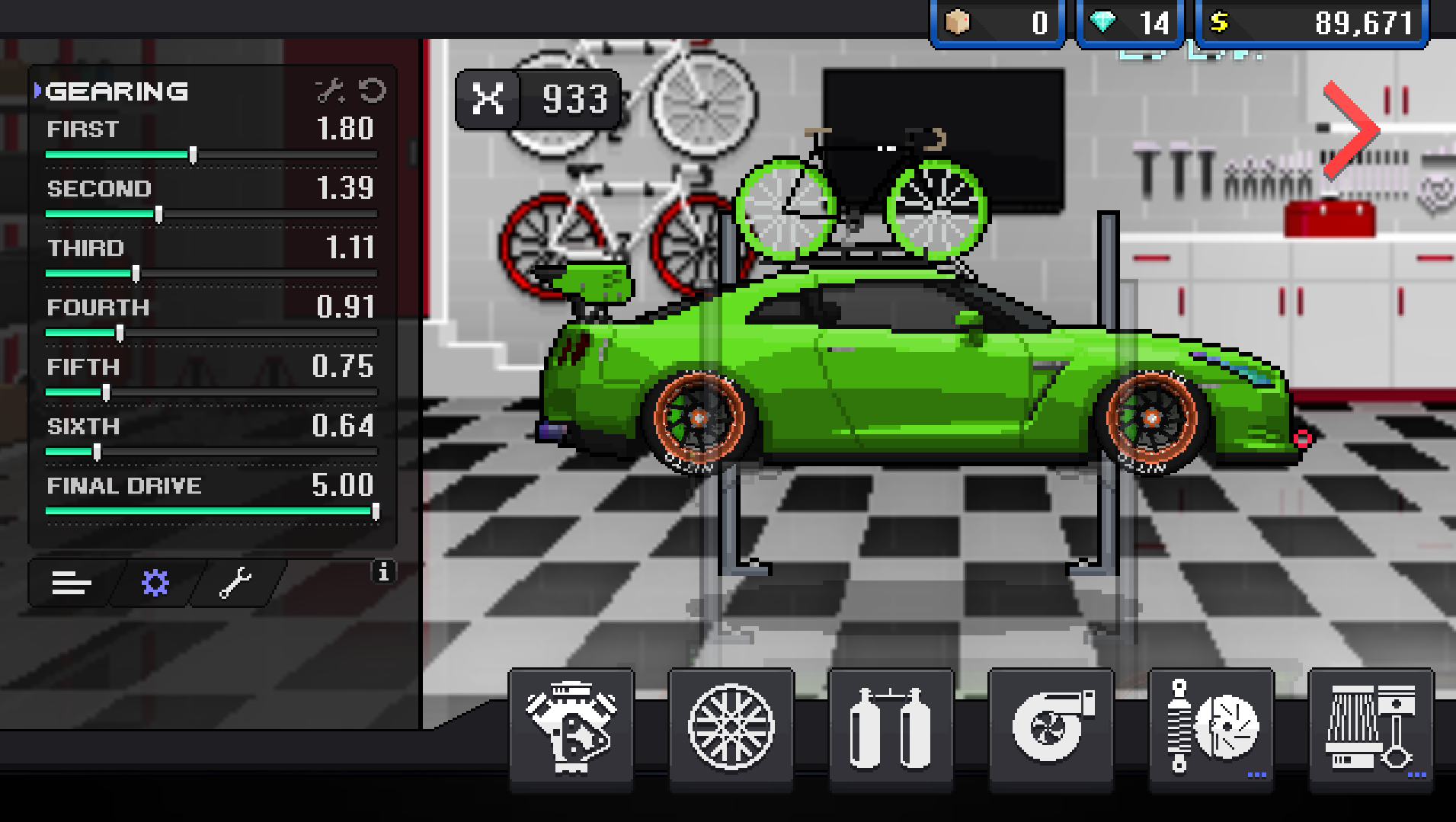This screenshot has width=1456, height=822.
Task: Adjust the FIRST gear ratio slider
Action: click(194, 154)
